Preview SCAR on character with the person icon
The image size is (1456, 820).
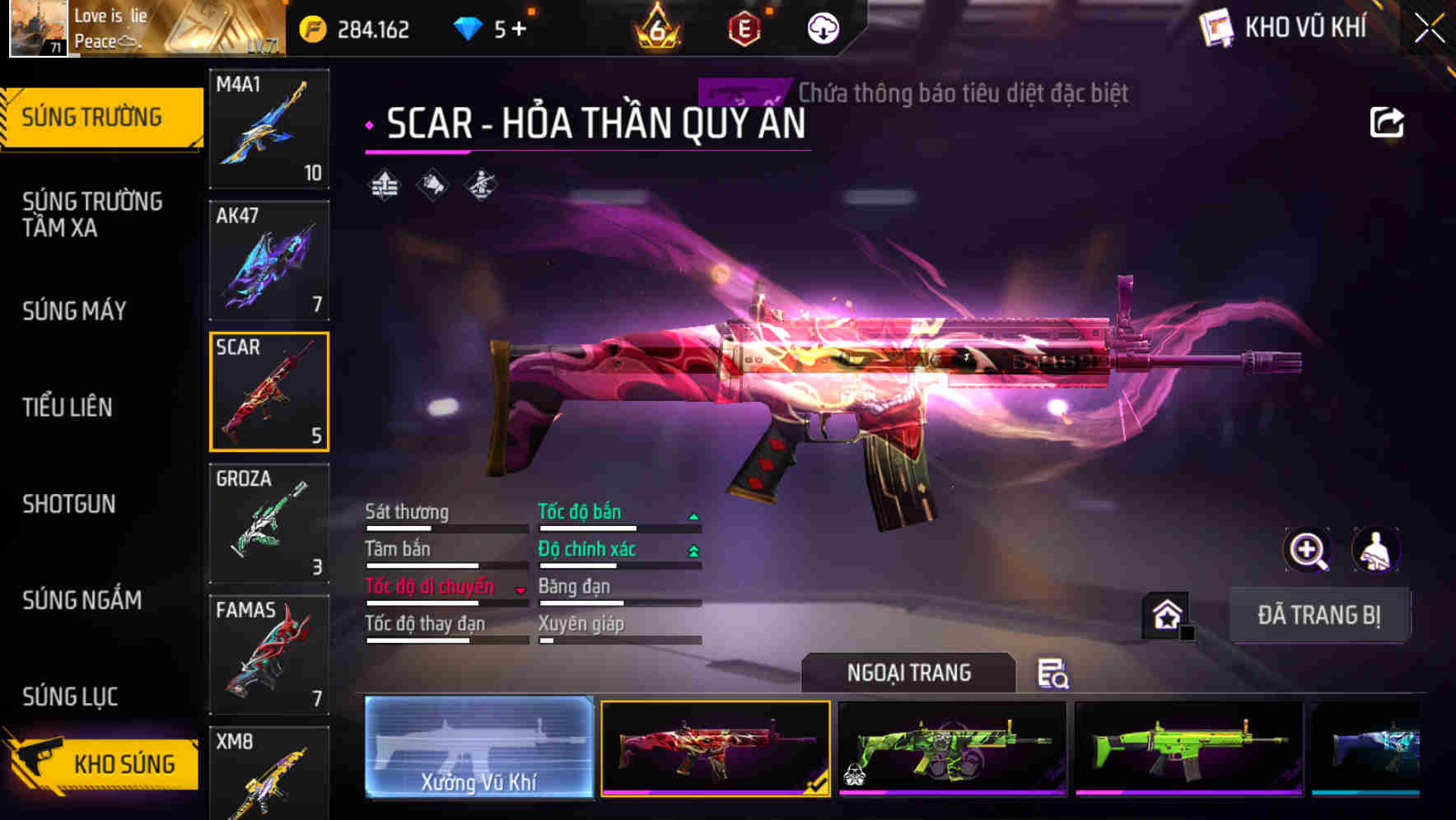click(1377, 550)
